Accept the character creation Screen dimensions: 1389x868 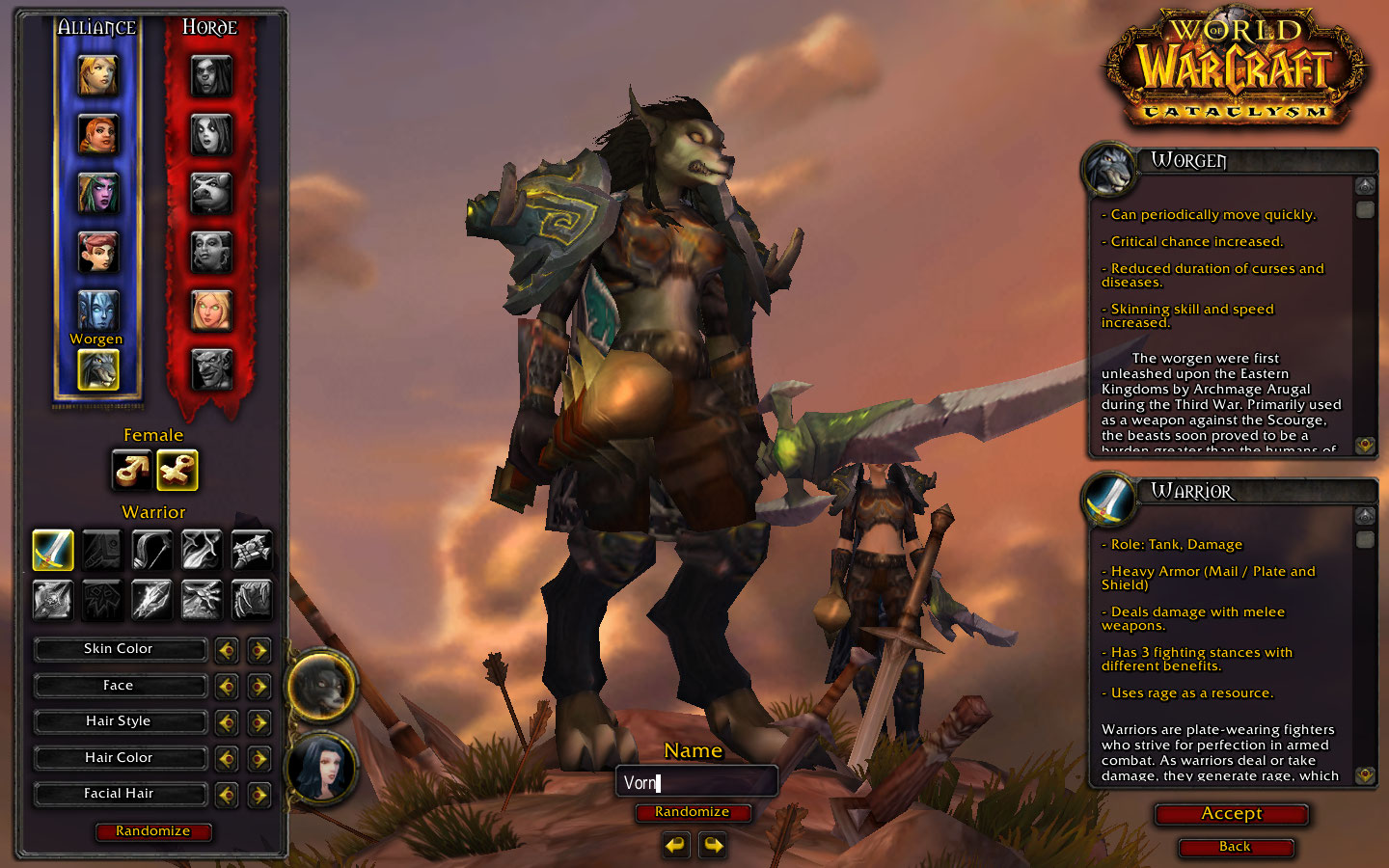(x=1232, y=814)
